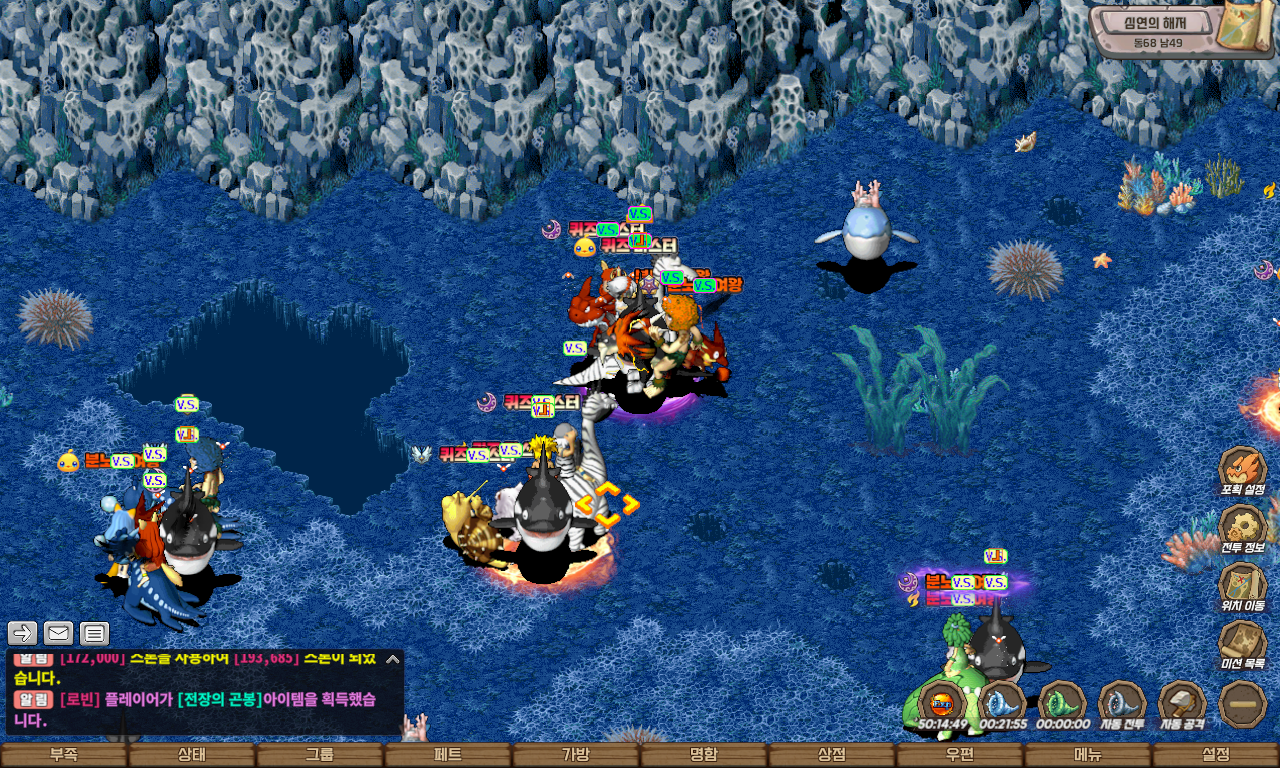
Task: Open 포획 설정 capture settings
Action: coord(1242,471)
